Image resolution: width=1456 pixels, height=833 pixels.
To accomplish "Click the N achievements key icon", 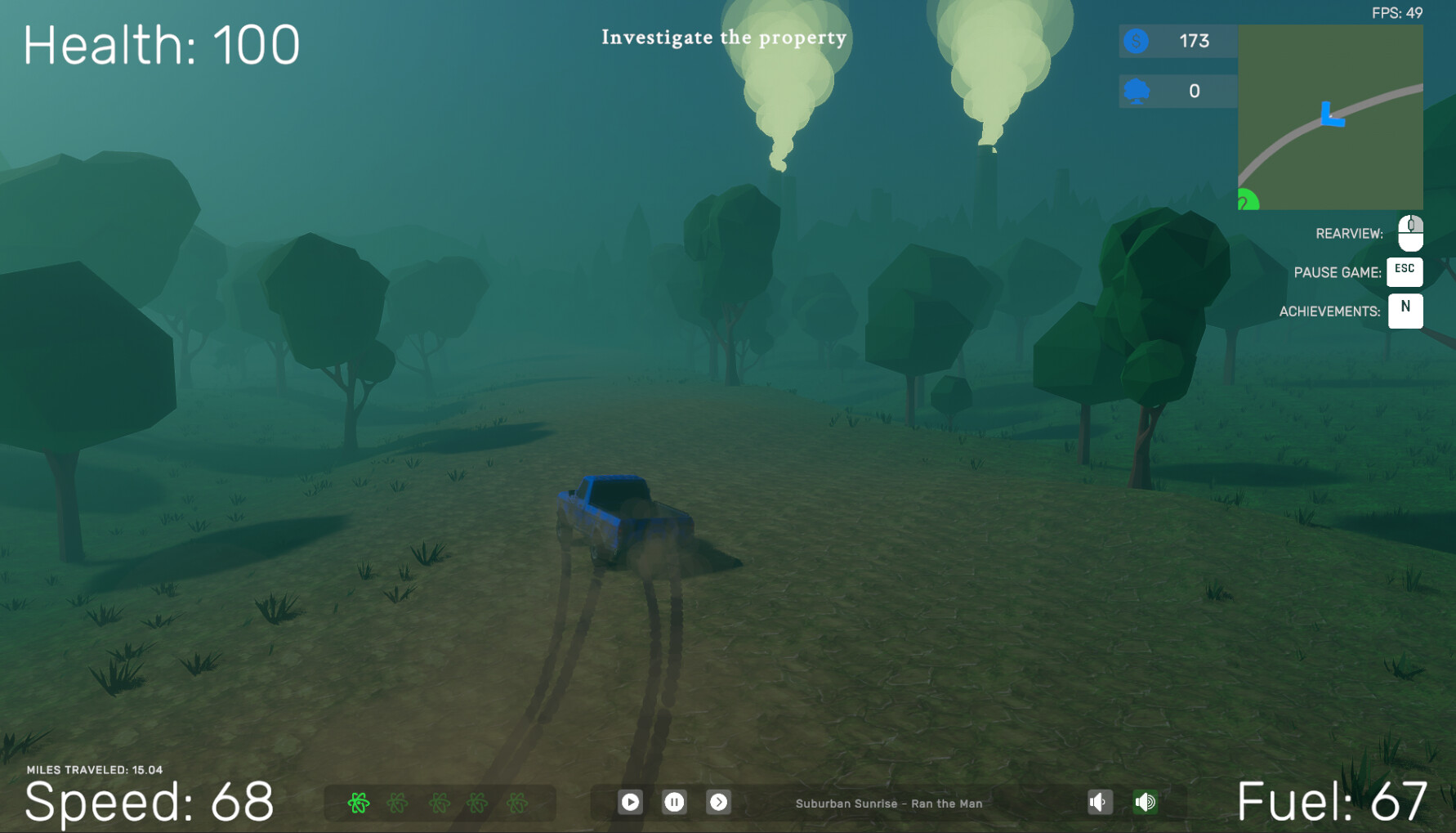I will click(x=1405, y=311).
